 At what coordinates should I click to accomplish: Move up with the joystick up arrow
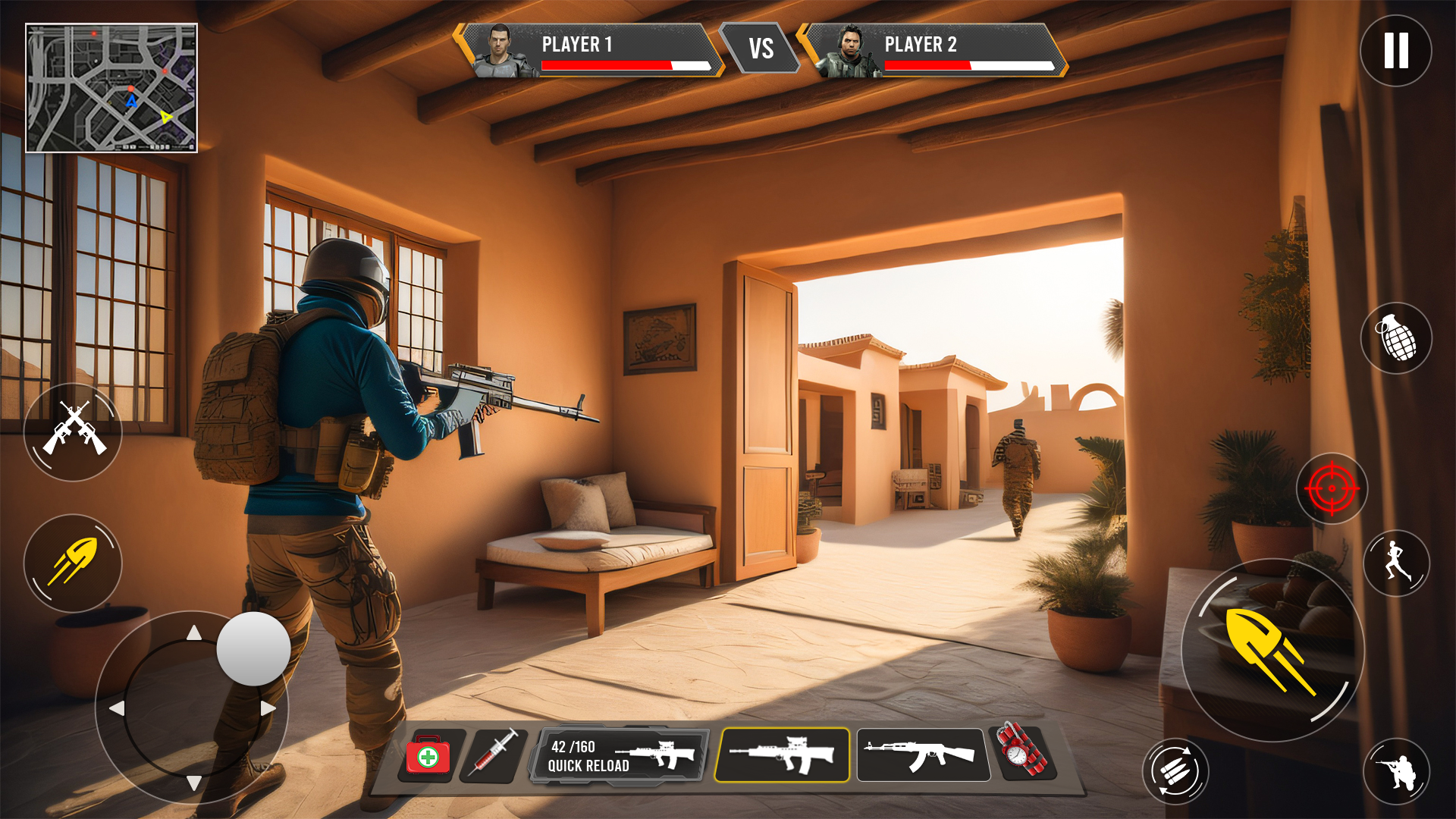tap(194, 632)
